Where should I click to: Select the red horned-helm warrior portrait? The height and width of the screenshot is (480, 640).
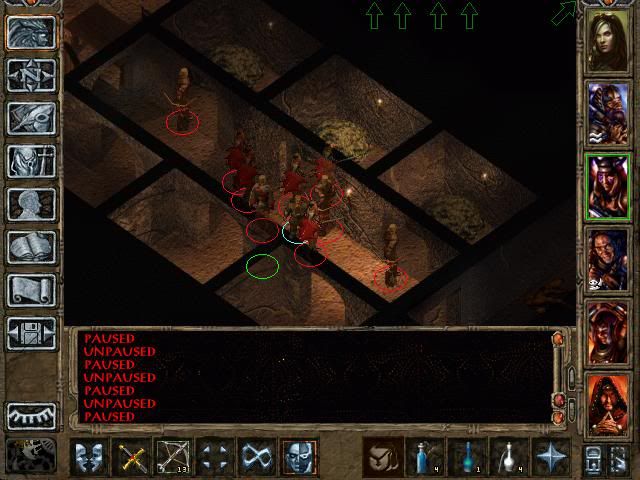pos(608,331)
